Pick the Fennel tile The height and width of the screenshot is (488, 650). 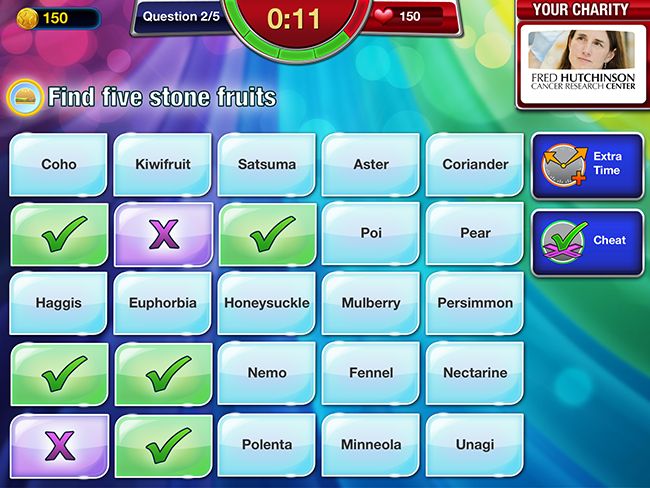(371, 373)
